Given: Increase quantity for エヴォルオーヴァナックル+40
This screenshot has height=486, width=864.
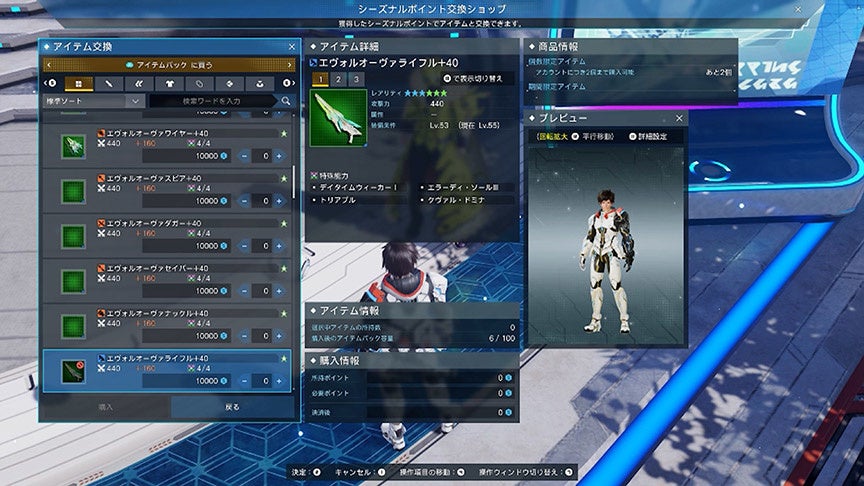Looking at the screenshot, I should tap(278, 336).
